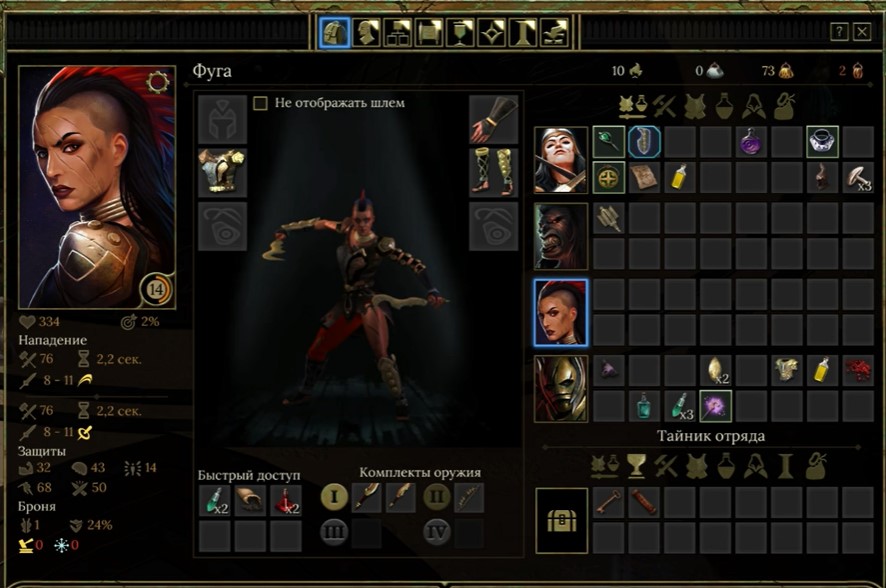Filter party stash by the goblet category

point(632,466)
